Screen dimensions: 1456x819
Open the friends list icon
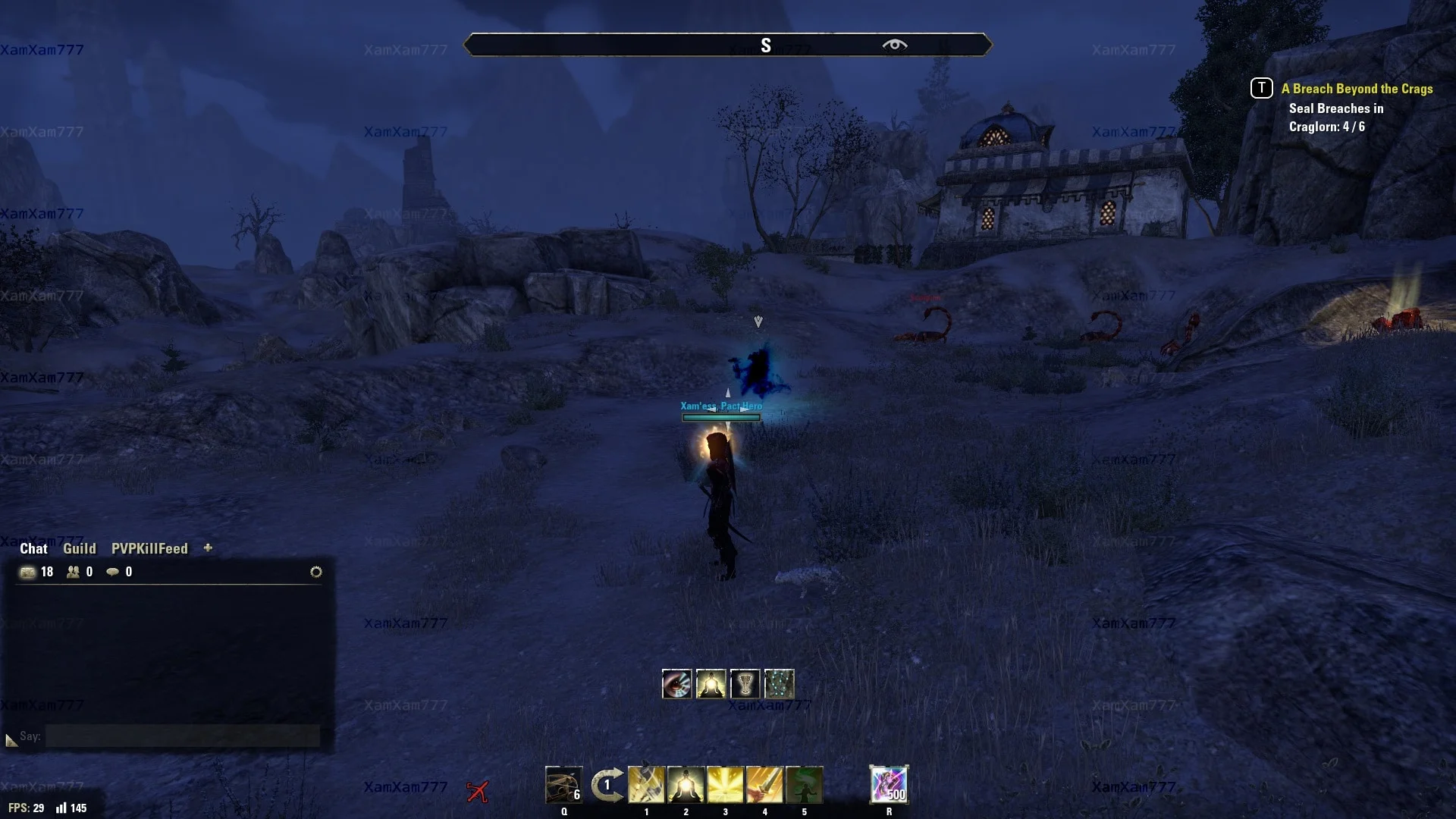[x=74, y=572]
